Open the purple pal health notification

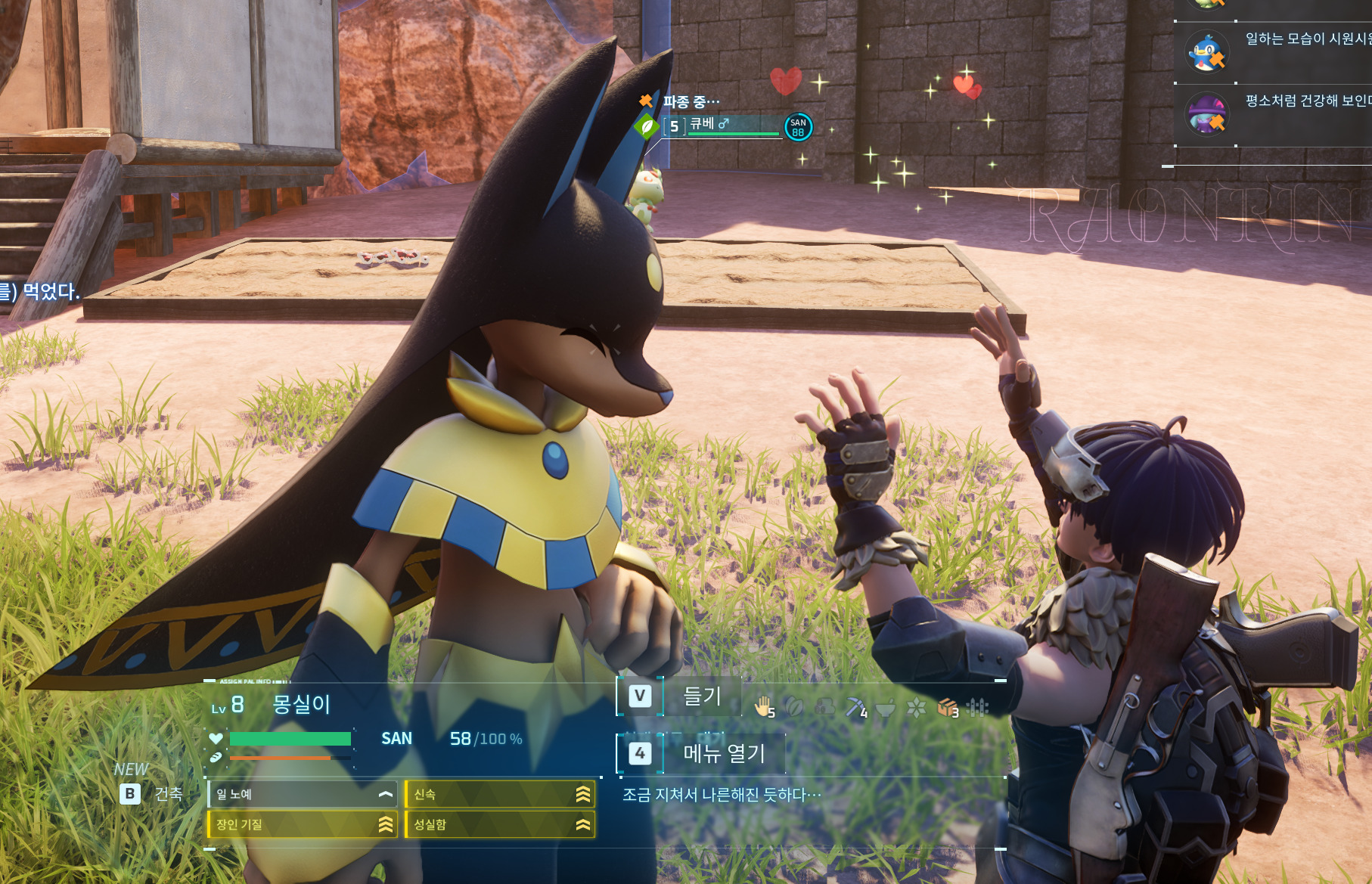1207,114
